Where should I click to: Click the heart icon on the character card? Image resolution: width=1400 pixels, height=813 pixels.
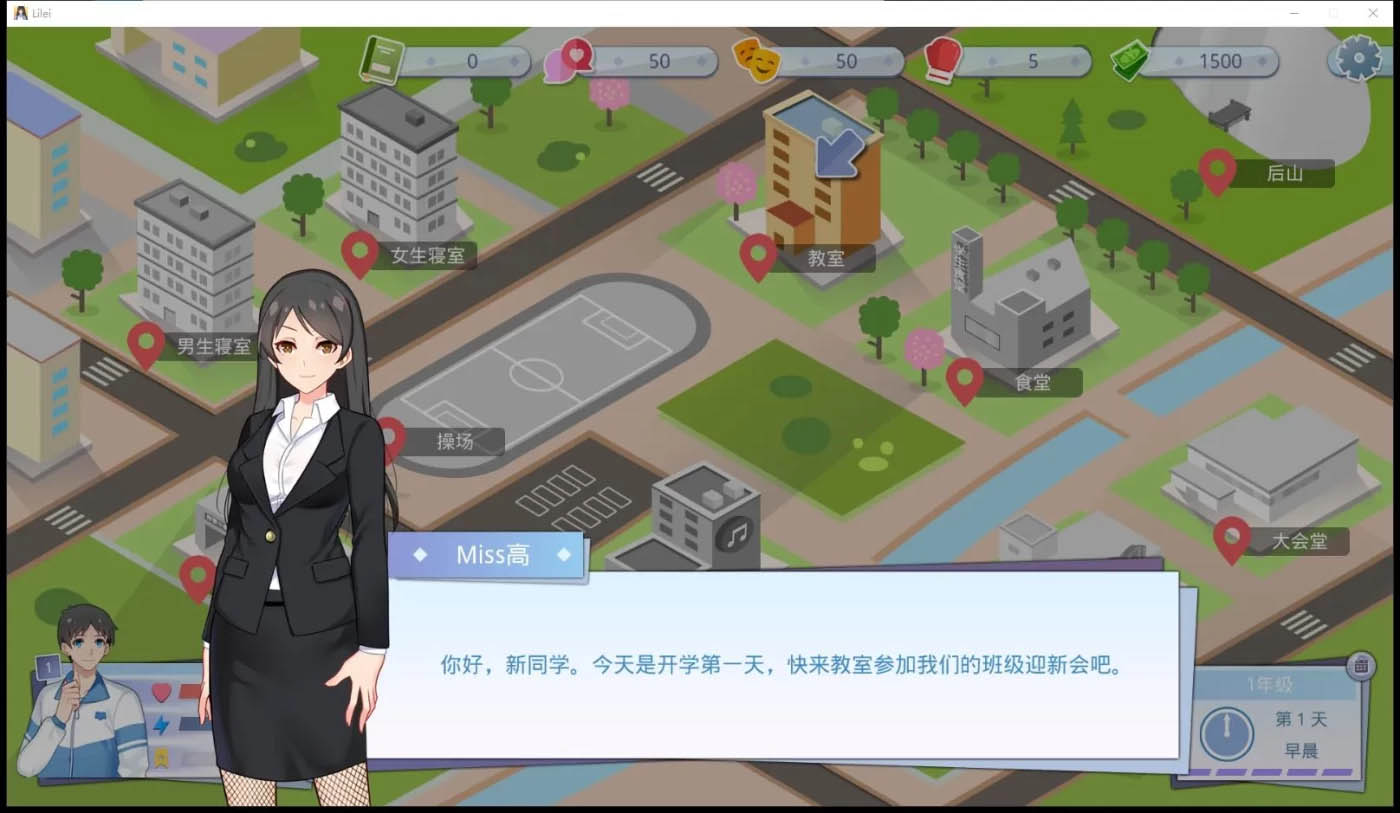pos(161,691)
